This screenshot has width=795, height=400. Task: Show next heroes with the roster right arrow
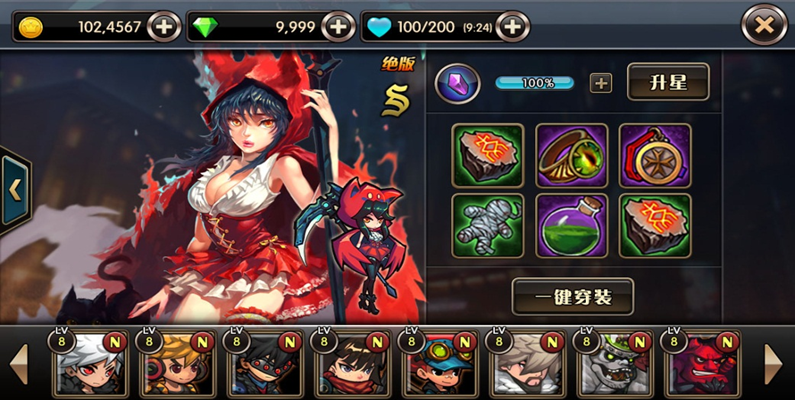pos(774,363)
